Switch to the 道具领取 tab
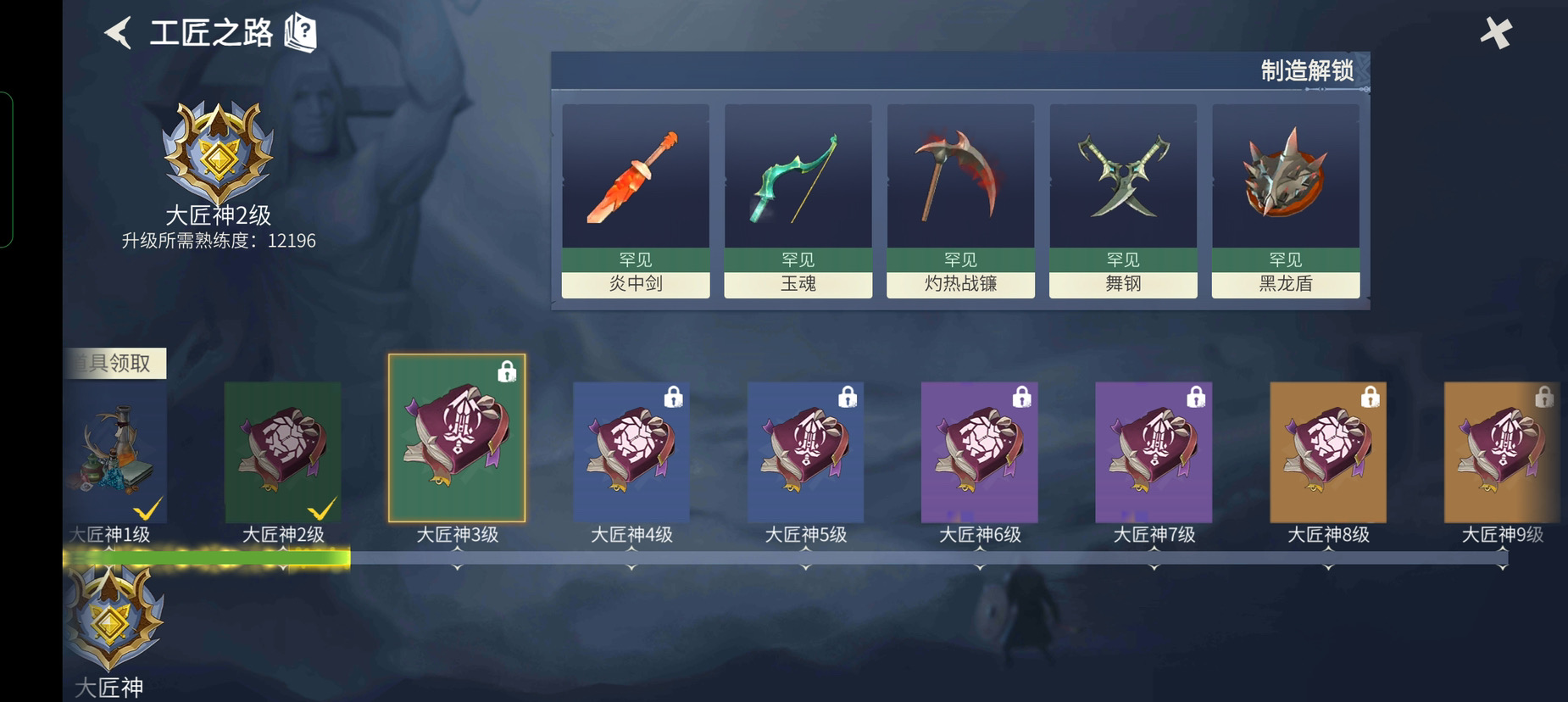Viewport: 1568px width, 702px height. point(116,363)
